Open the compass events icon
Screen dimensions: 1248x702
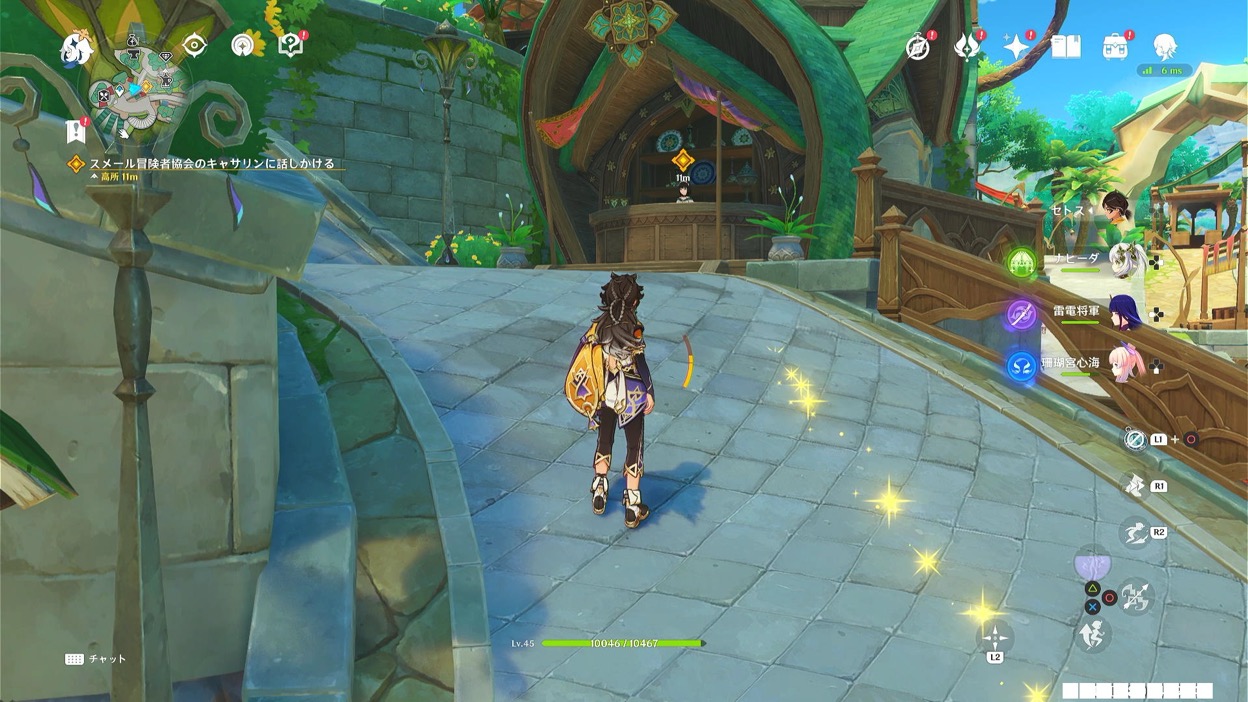click(x=918, y=46)
